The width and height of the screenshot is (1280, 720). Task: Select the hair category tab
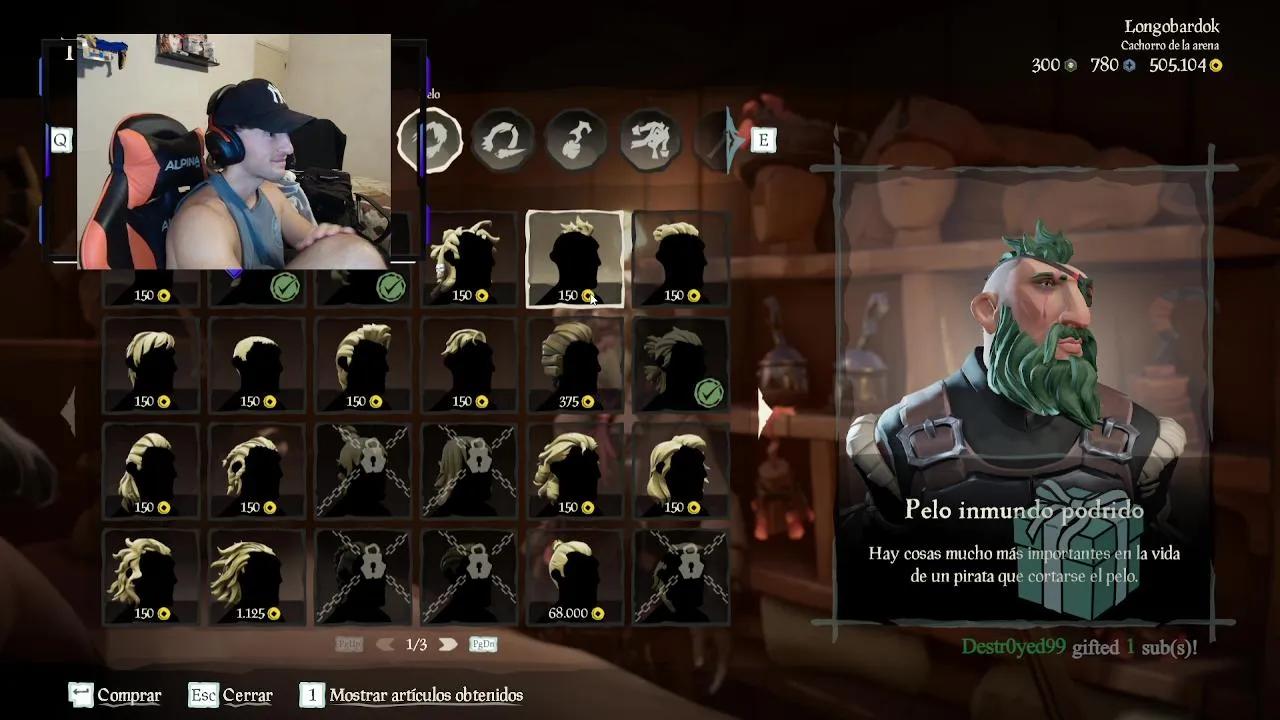point(430,139)
